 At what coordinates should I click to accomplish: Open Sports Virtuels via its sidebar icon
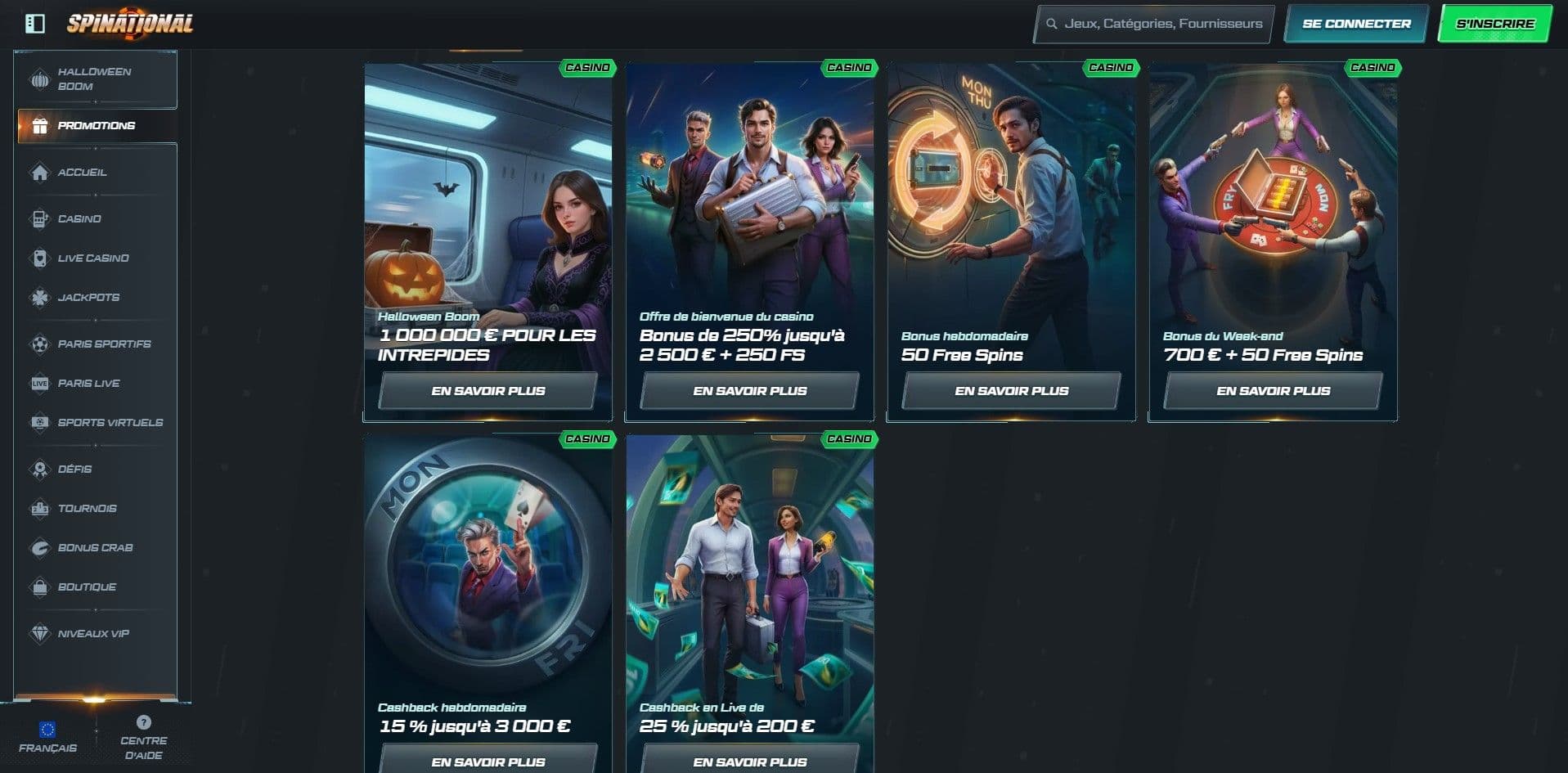38,422
